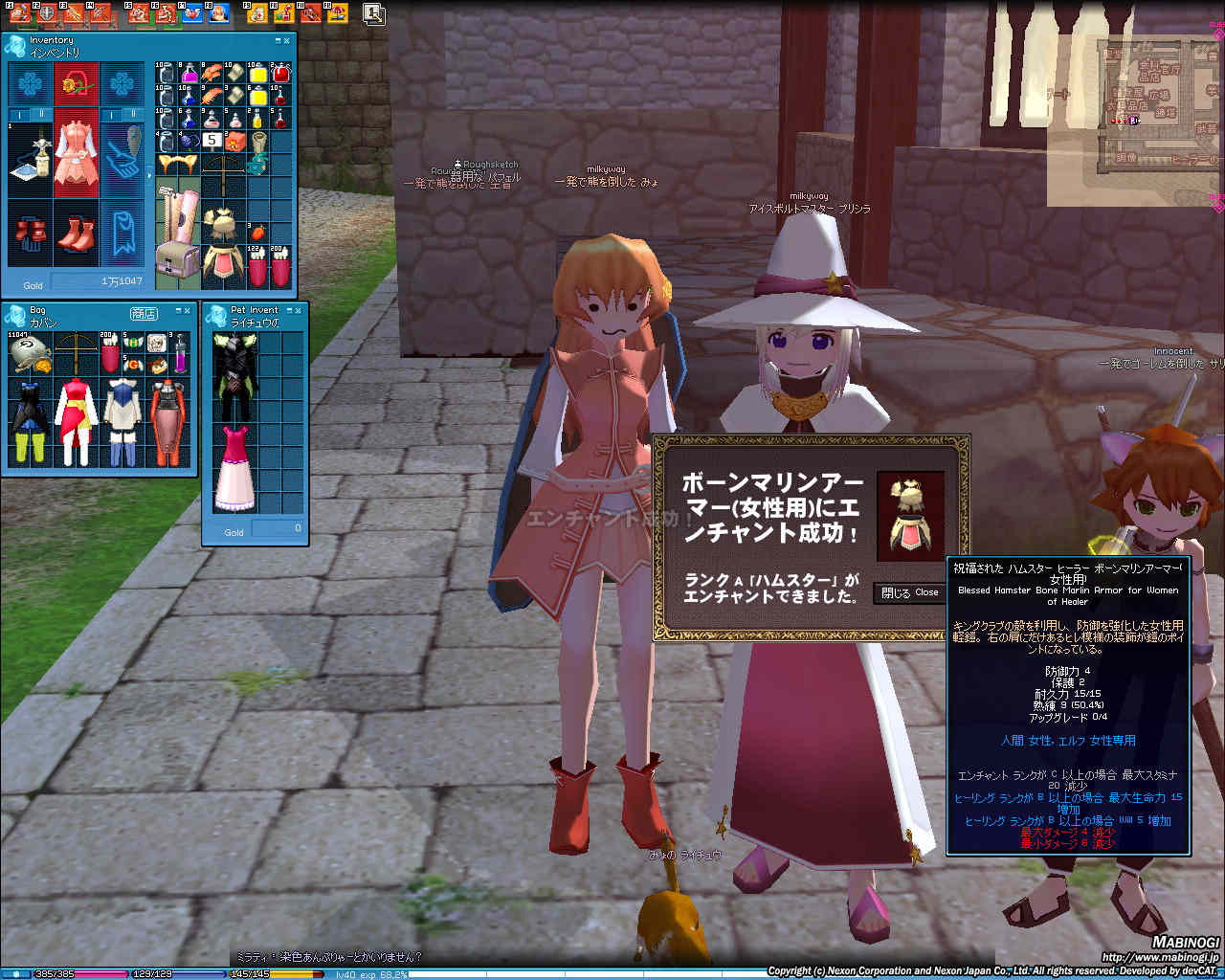
Task: Expand the inventory side arrow
Action: pos(148,176)
